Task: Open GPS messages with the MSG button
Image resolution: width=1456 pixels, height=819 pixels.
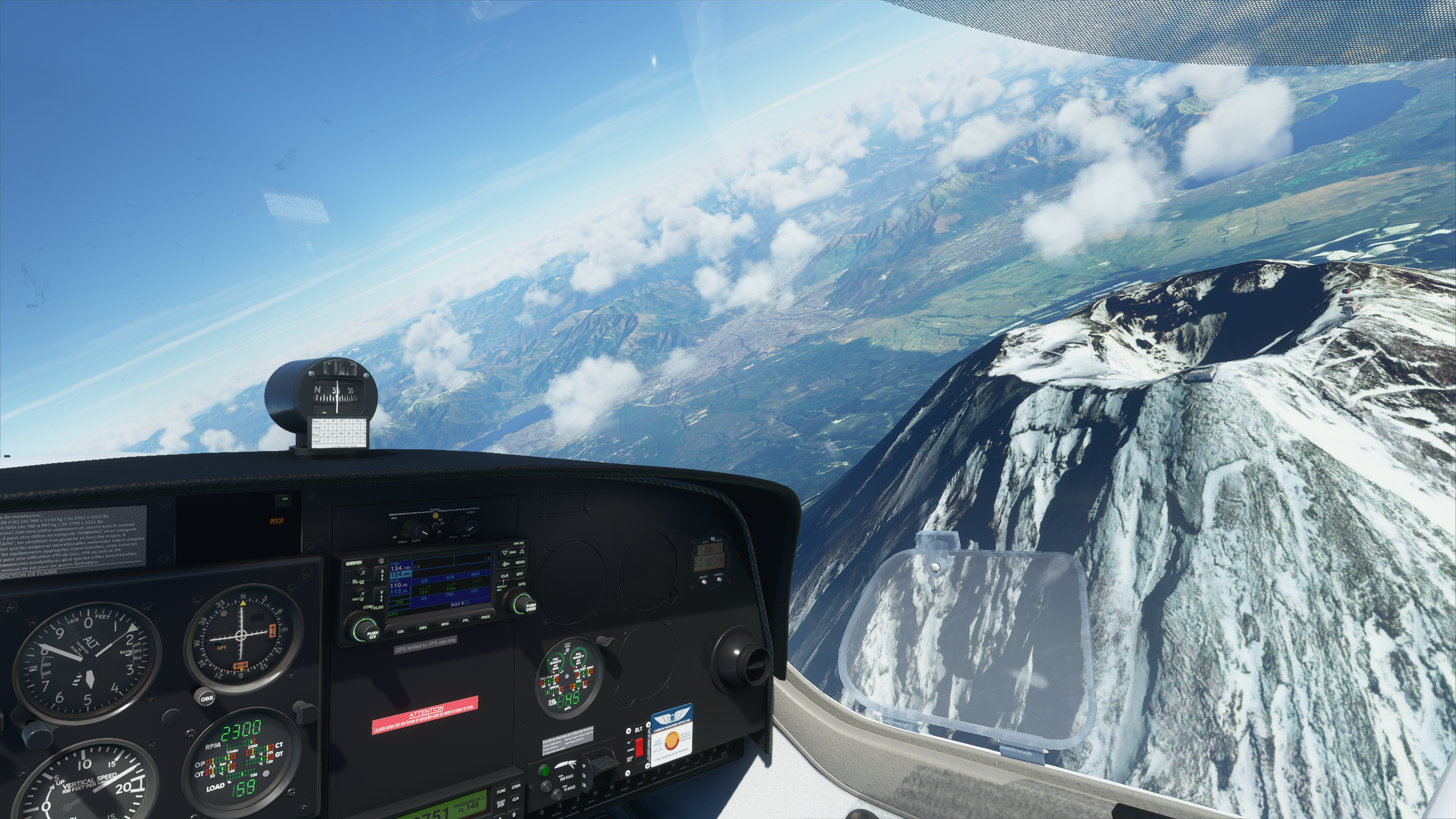Action: pyautogui.click(x=444, y=624)
